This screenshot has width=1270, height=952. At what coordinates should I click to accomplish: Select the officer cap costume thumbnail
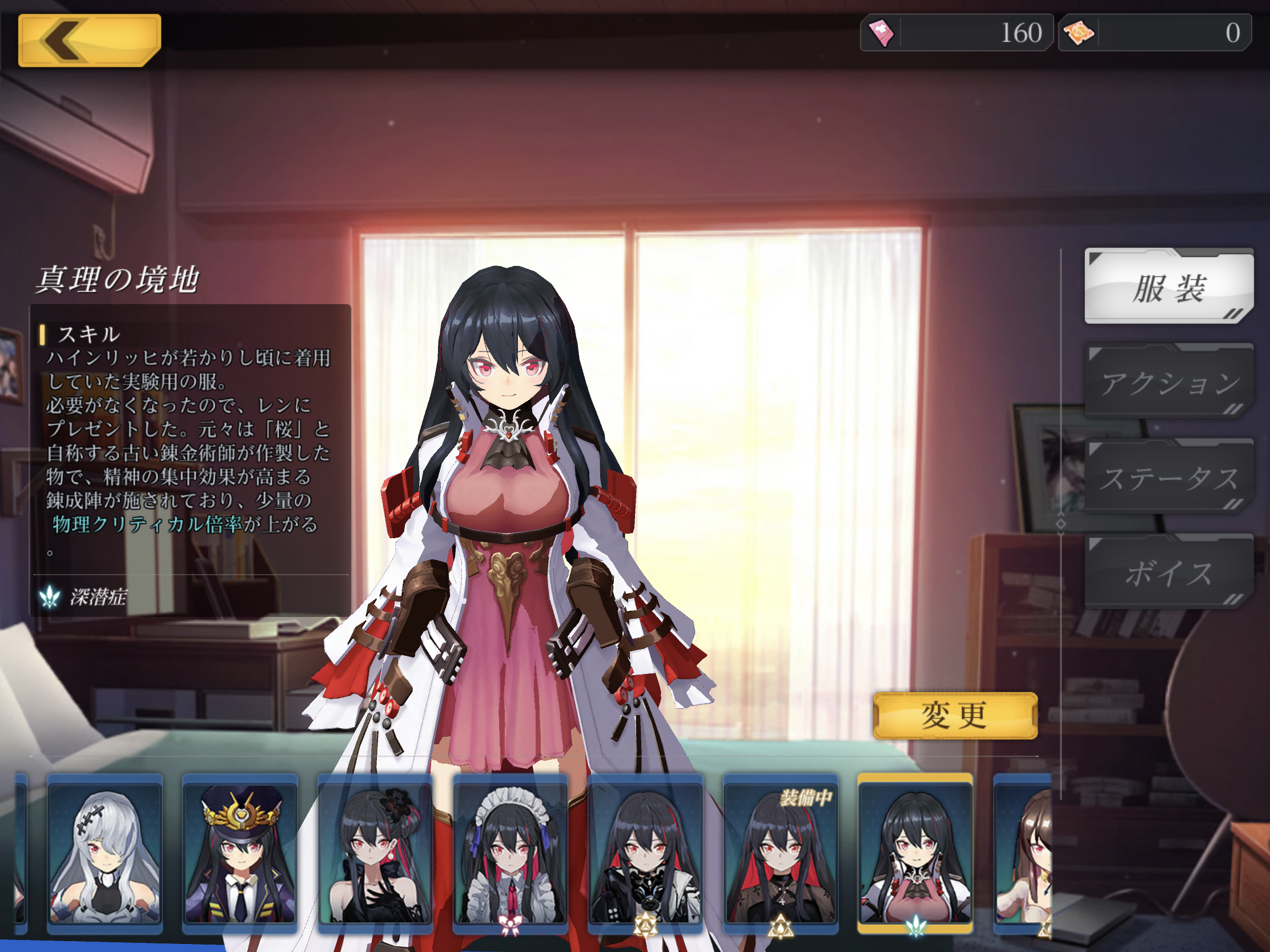(x=240, y=853)
